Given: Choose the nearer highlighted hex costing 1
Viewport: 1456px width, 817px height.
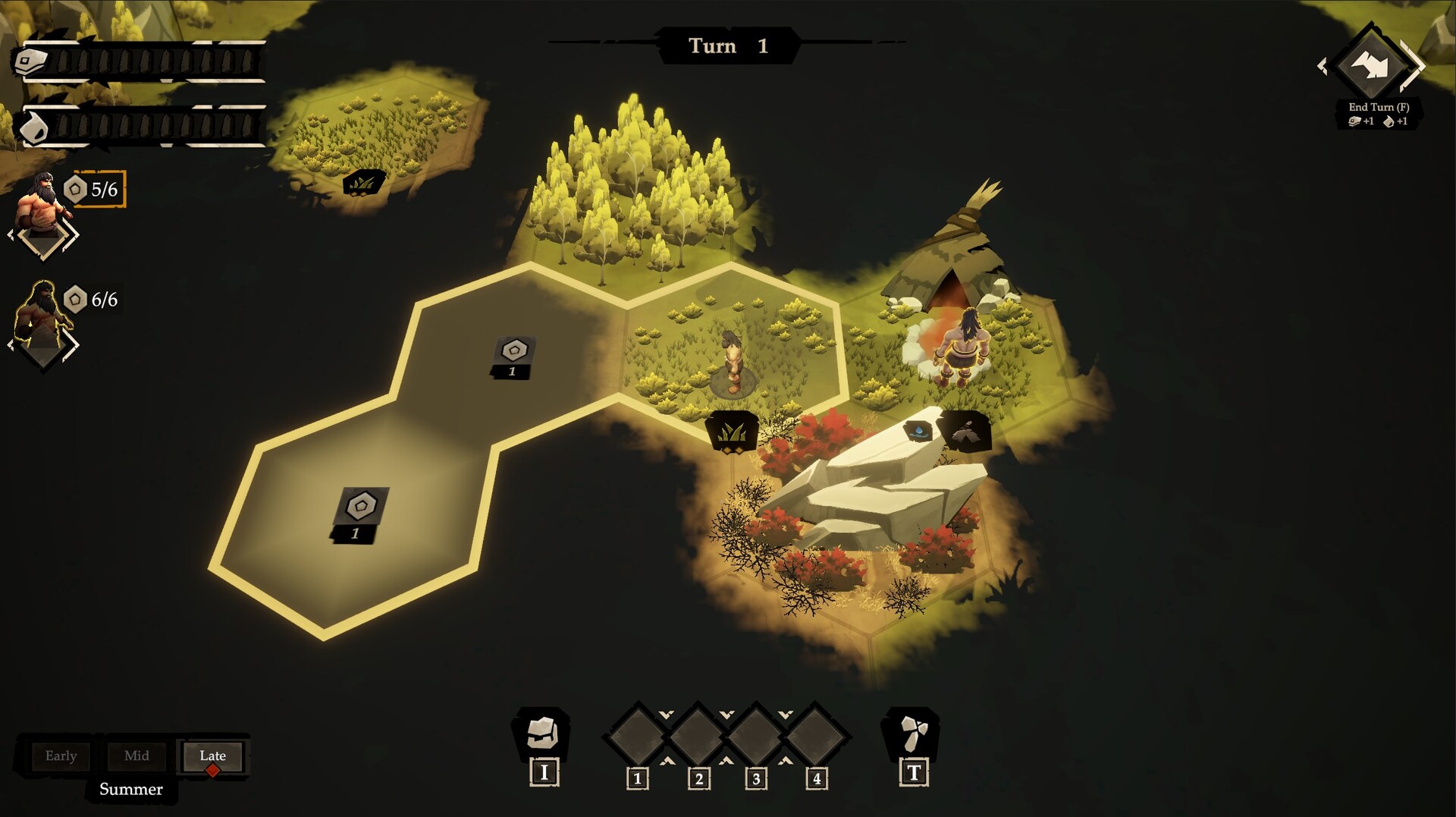Looking at the screenshot, I should [x=514, y=355].
